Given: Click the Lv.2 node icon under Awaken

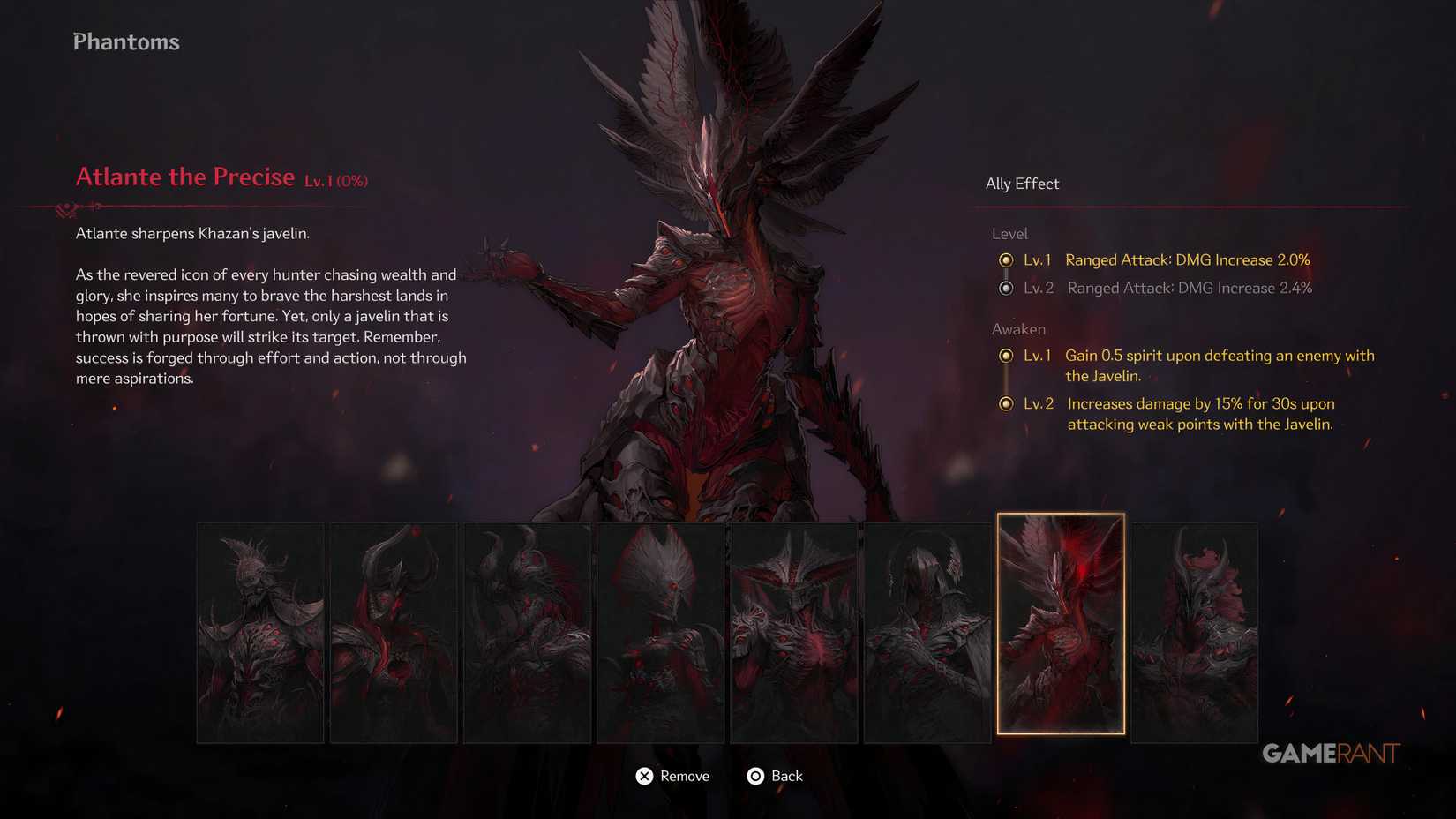Looking at the screenshot, I should (x=1007, y=403).
